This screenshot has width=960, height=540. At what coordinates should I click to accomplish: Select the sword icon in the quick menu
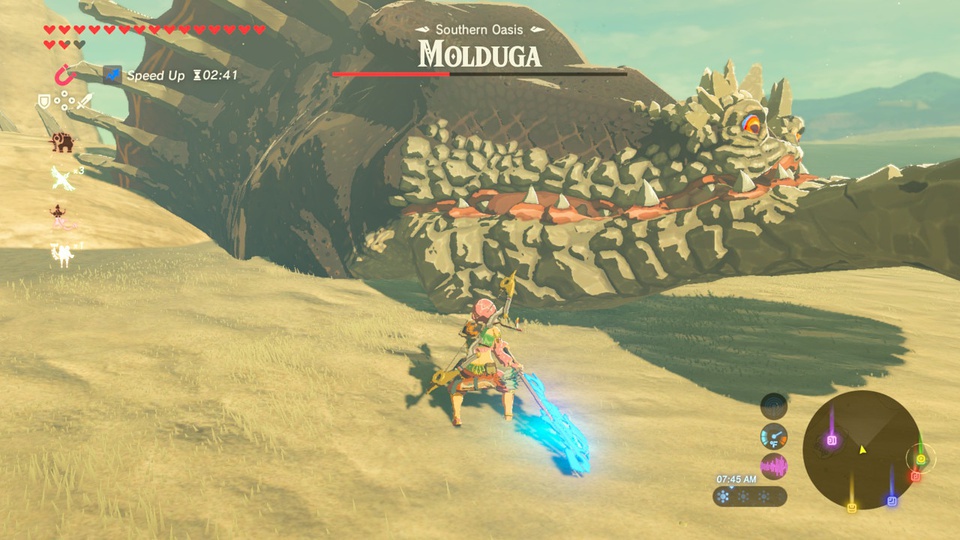click(x=85, y=101)
